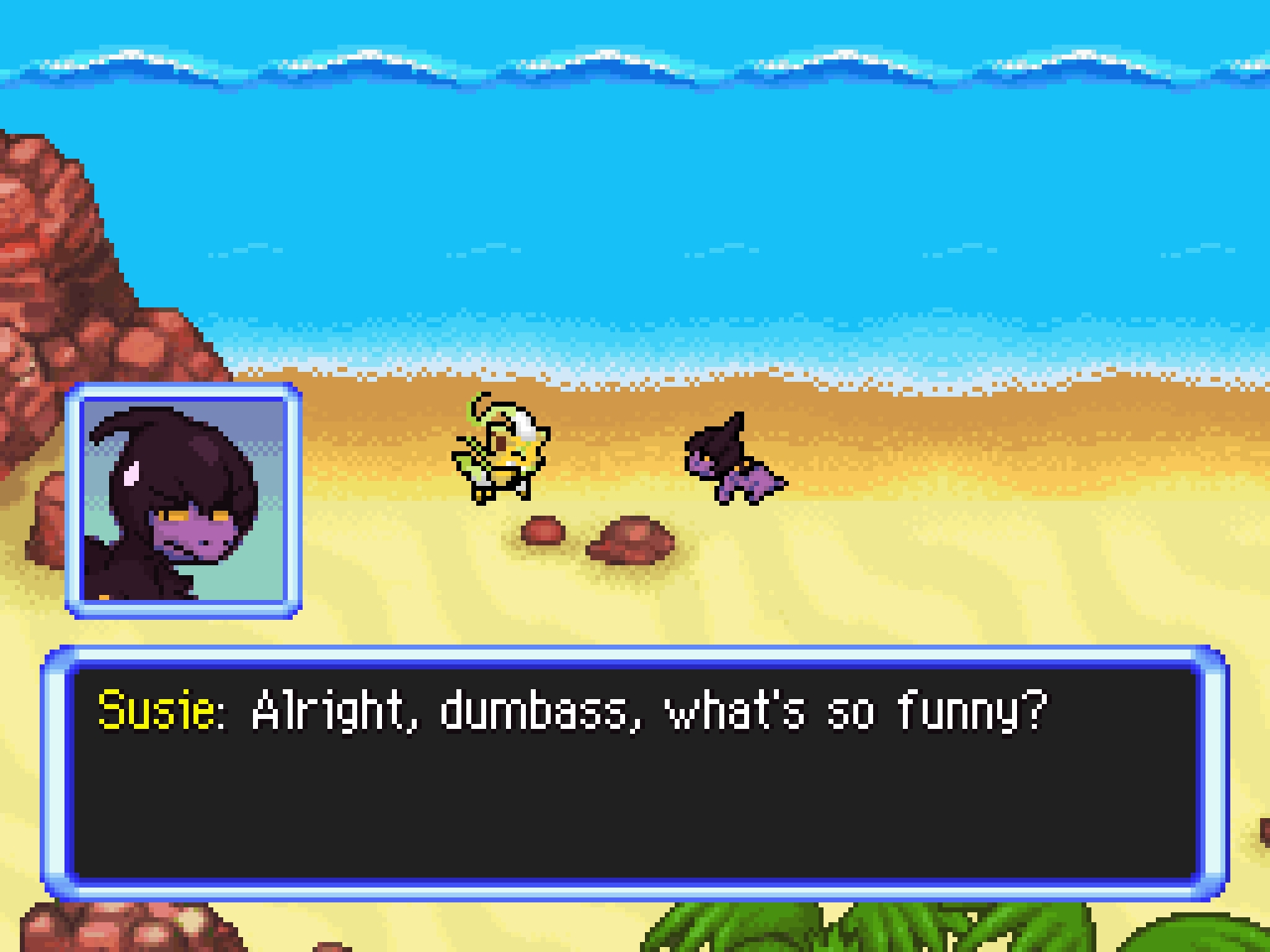The height and width of the screenshot is (952, 1270).
Task: Click Susie's speaker portrait frame
Action: click(184, 501)
